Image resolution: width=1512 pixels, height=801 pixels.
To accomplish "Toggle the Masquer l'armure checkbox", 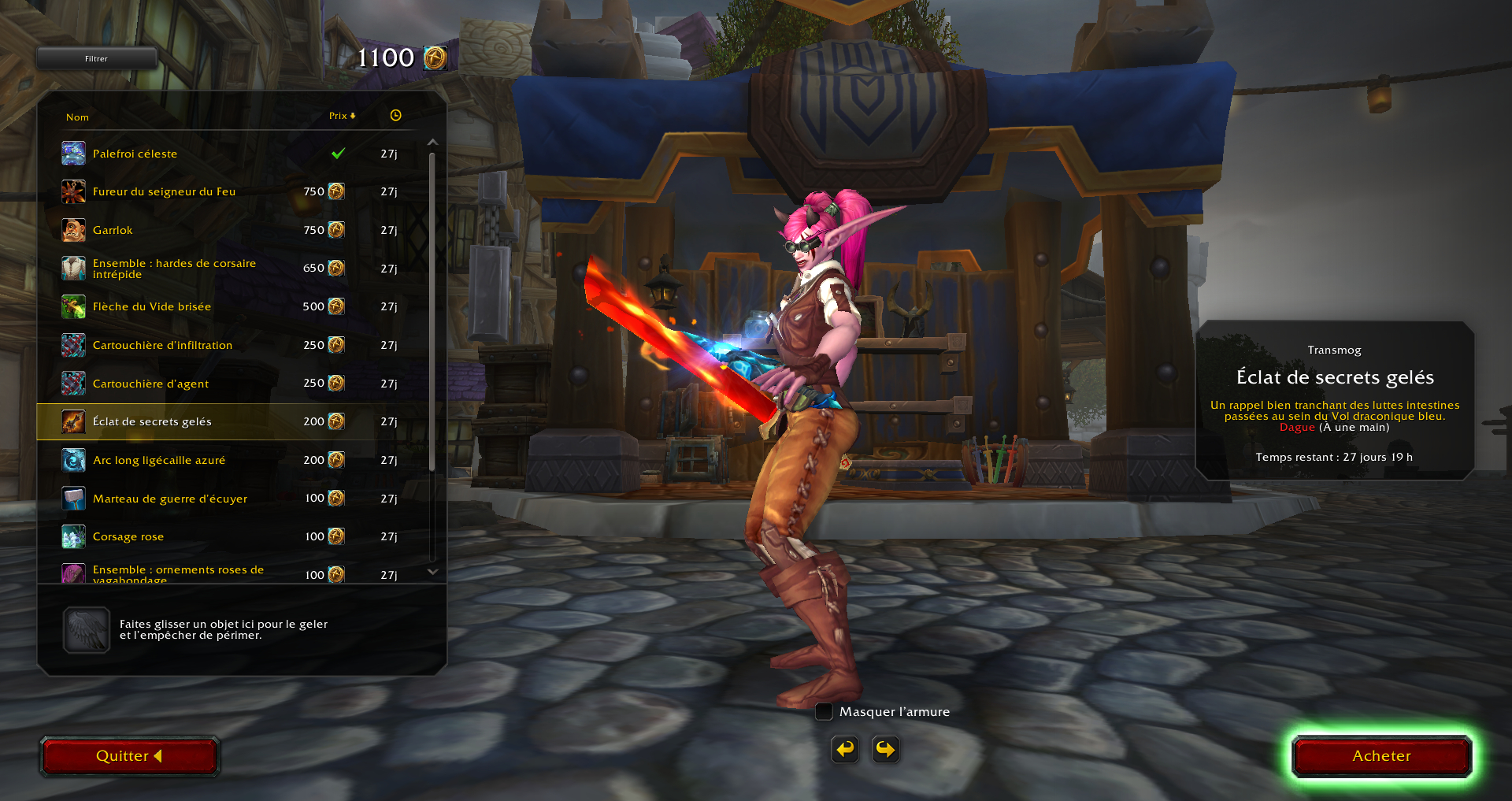I will point(824,712).
